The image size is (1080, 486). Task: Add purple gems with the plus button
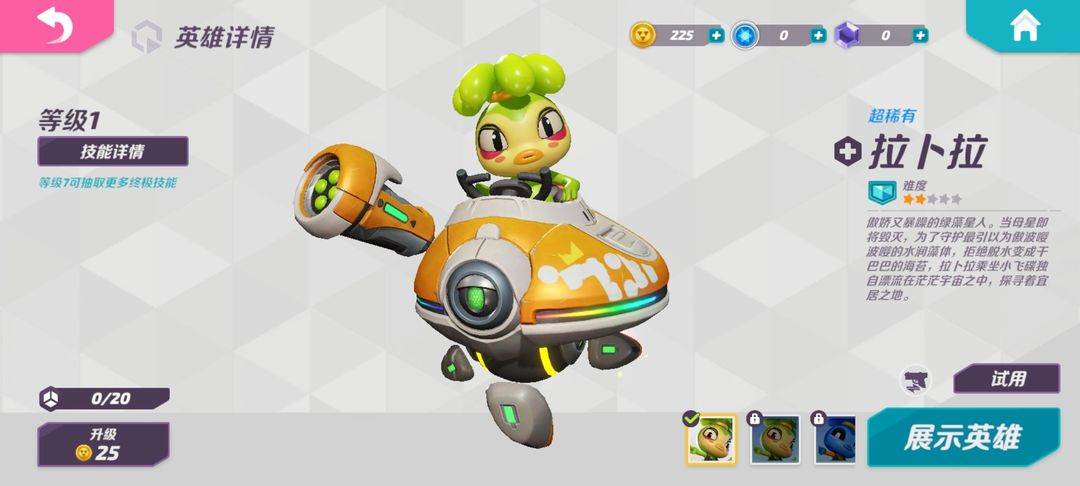[920, 35]
